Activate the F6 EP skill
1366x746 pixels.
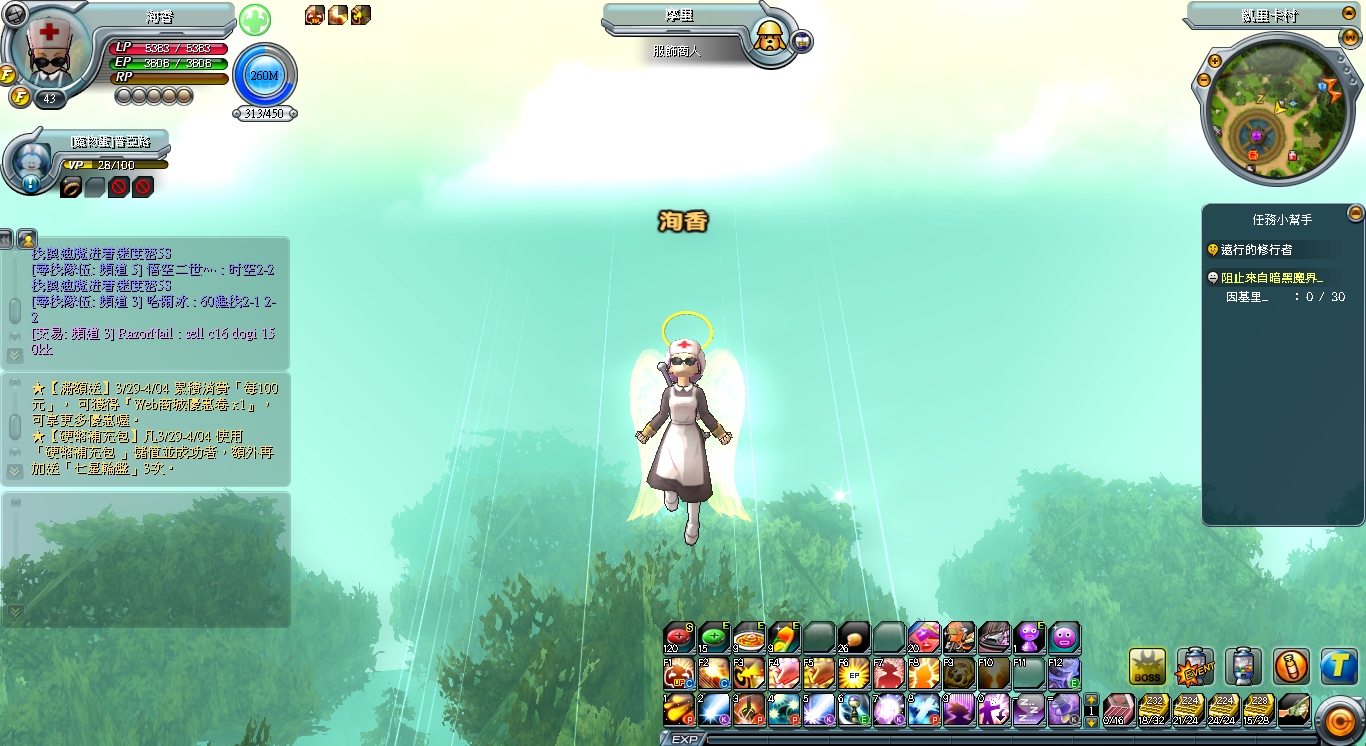coord(853,673)
